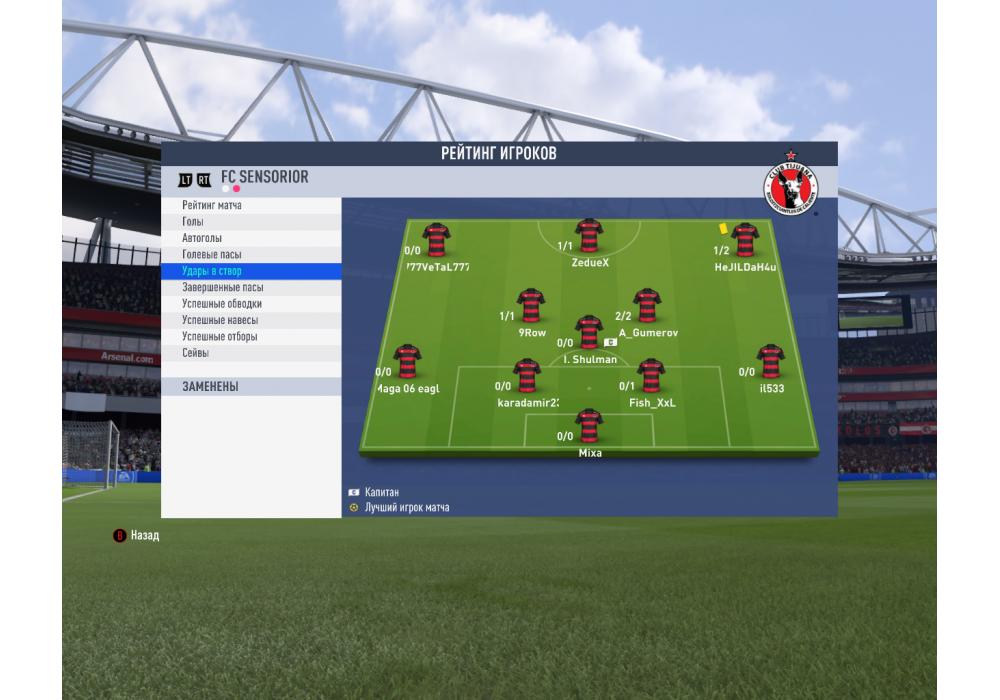Select defender Fish_XxL shirt
The width and height of the screenshot is (1000, 700).
[651, 376]
